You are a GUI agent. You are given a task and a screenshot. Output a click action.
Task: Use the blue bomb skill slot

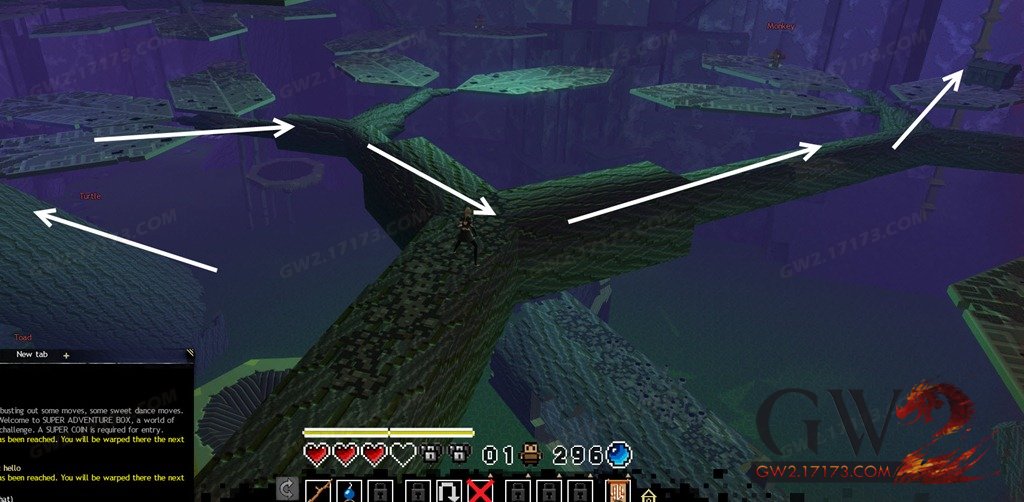[x=350, y=491]
